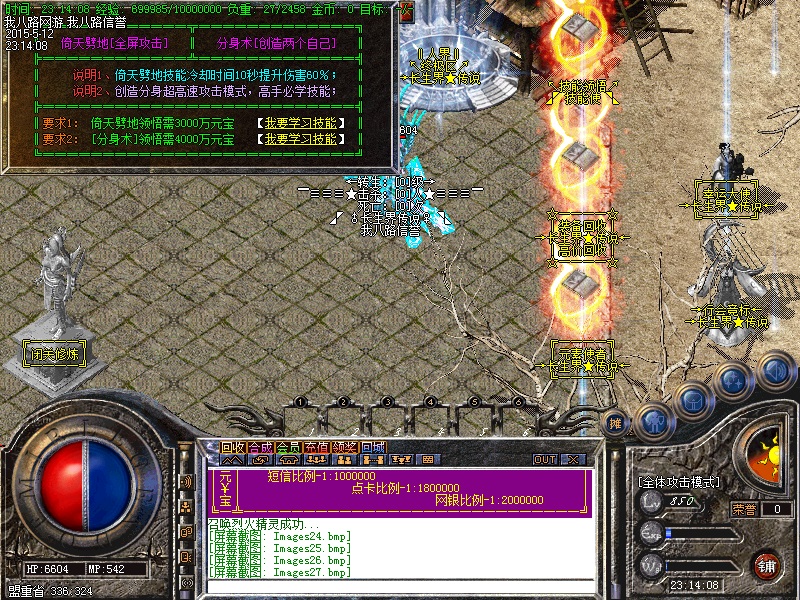Screen dimensions: 800x600
Task: Open the 合成 synthesis tab
Action: 261,447
